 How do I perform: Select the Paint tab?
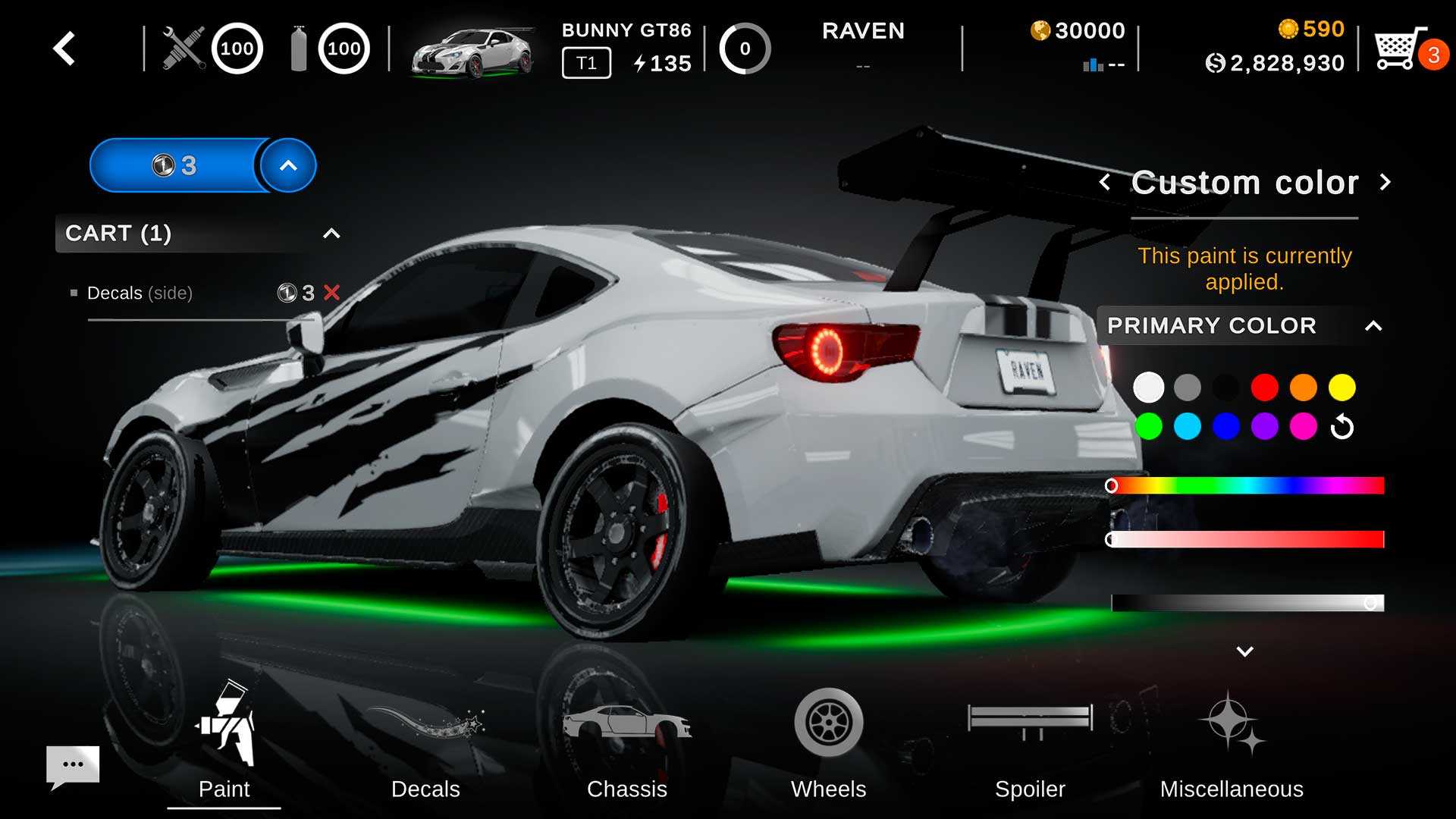pyautogui.click(x=224, y=751)
